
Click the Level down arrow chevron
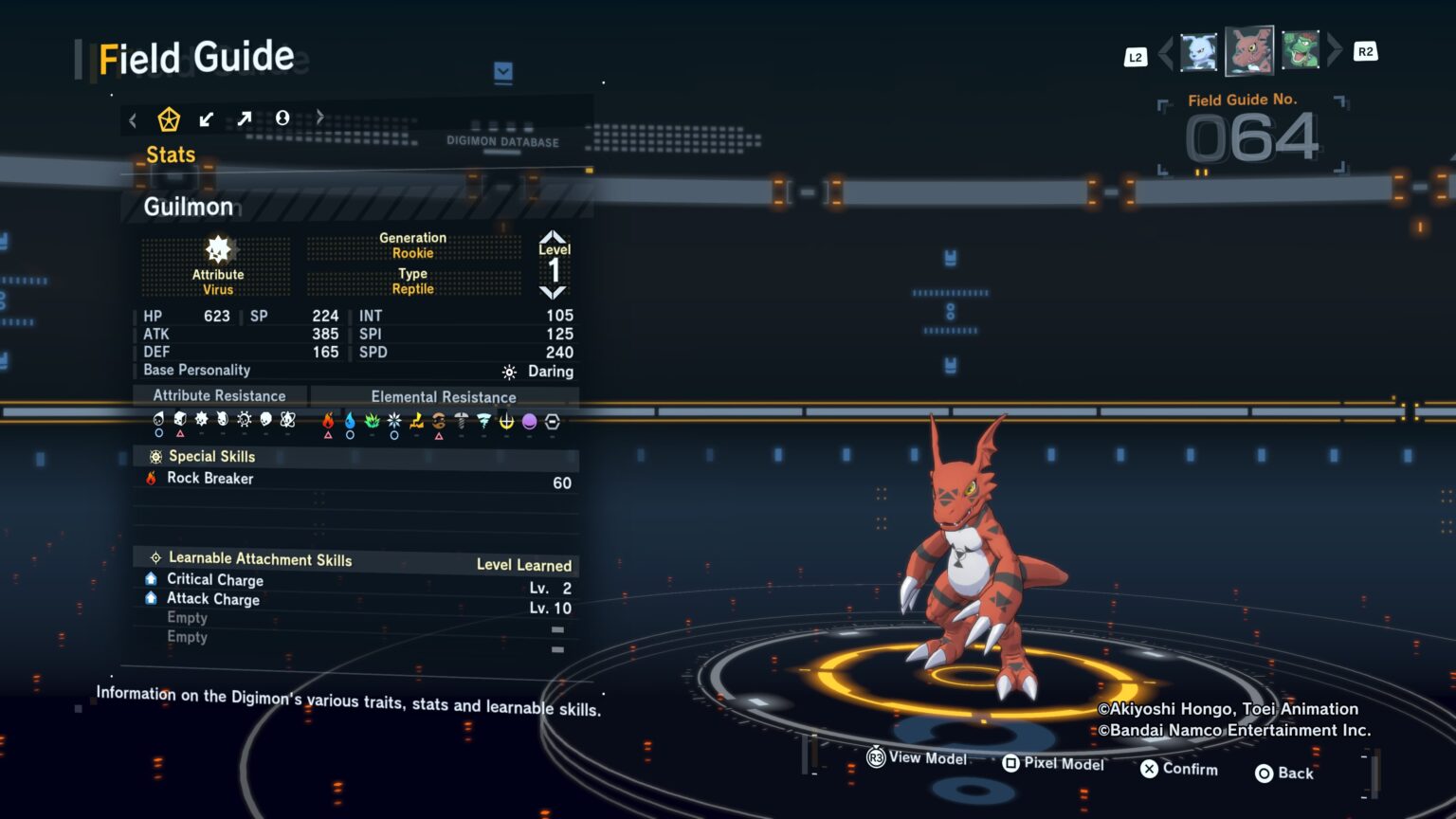554,292
